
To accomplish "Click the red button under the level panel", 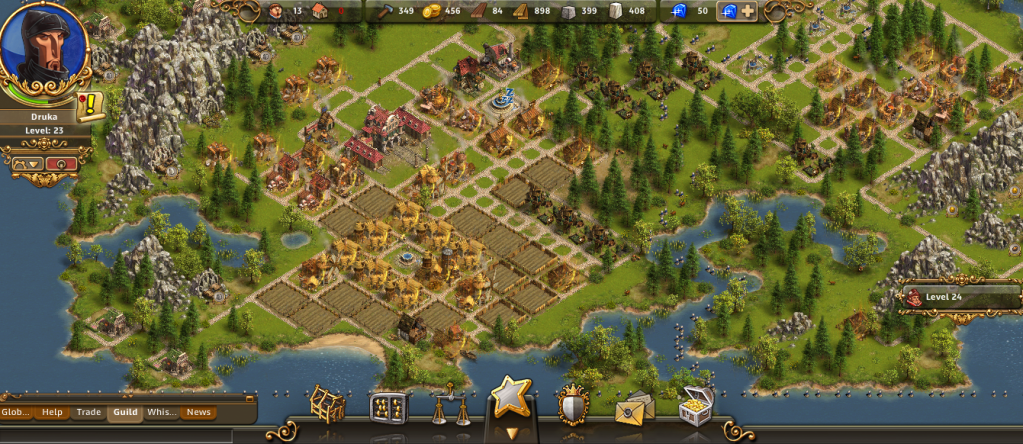I will coord(62,163).
